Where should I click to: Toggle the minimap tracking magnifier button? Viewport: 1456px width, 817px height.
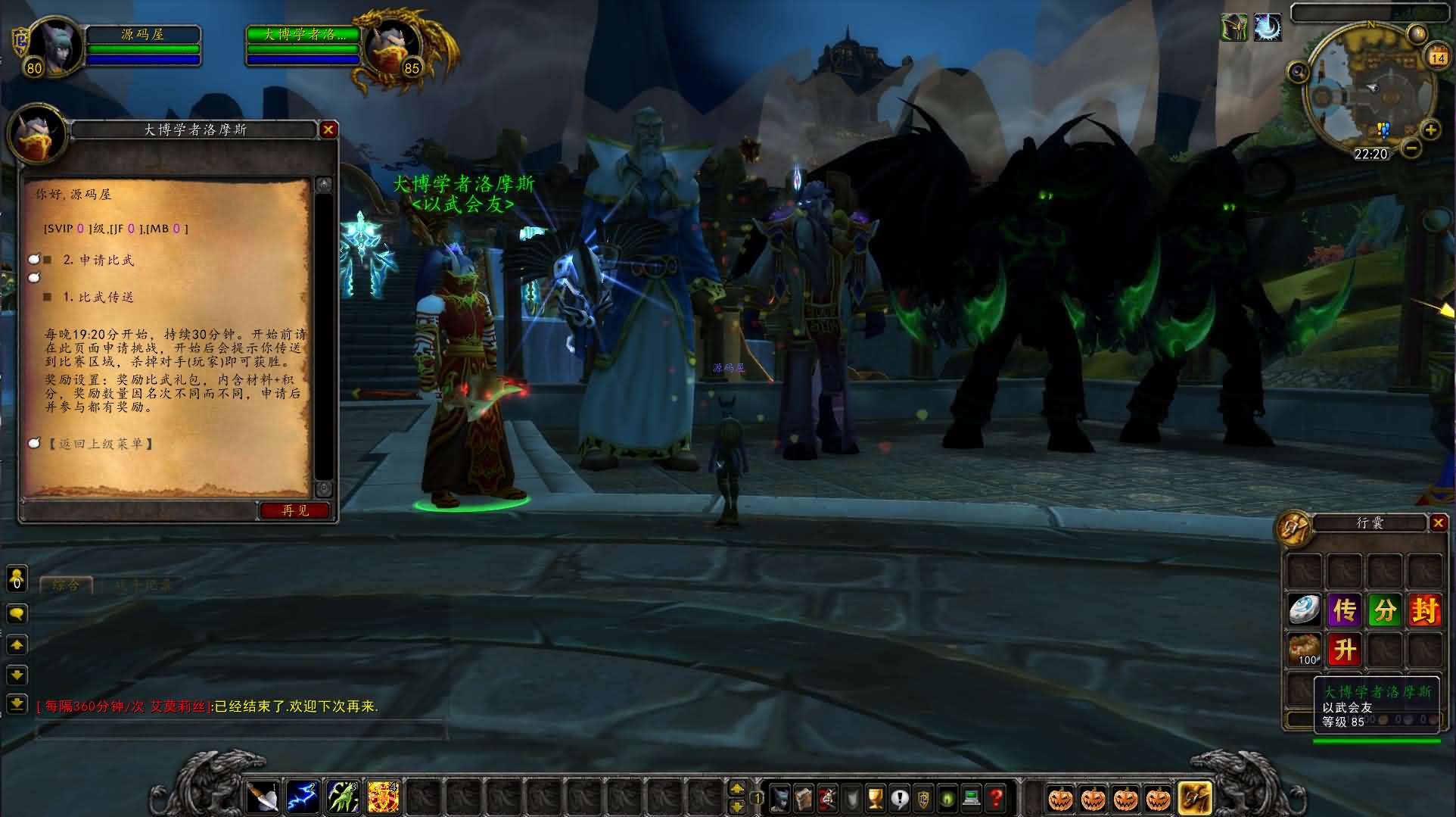1299,73
